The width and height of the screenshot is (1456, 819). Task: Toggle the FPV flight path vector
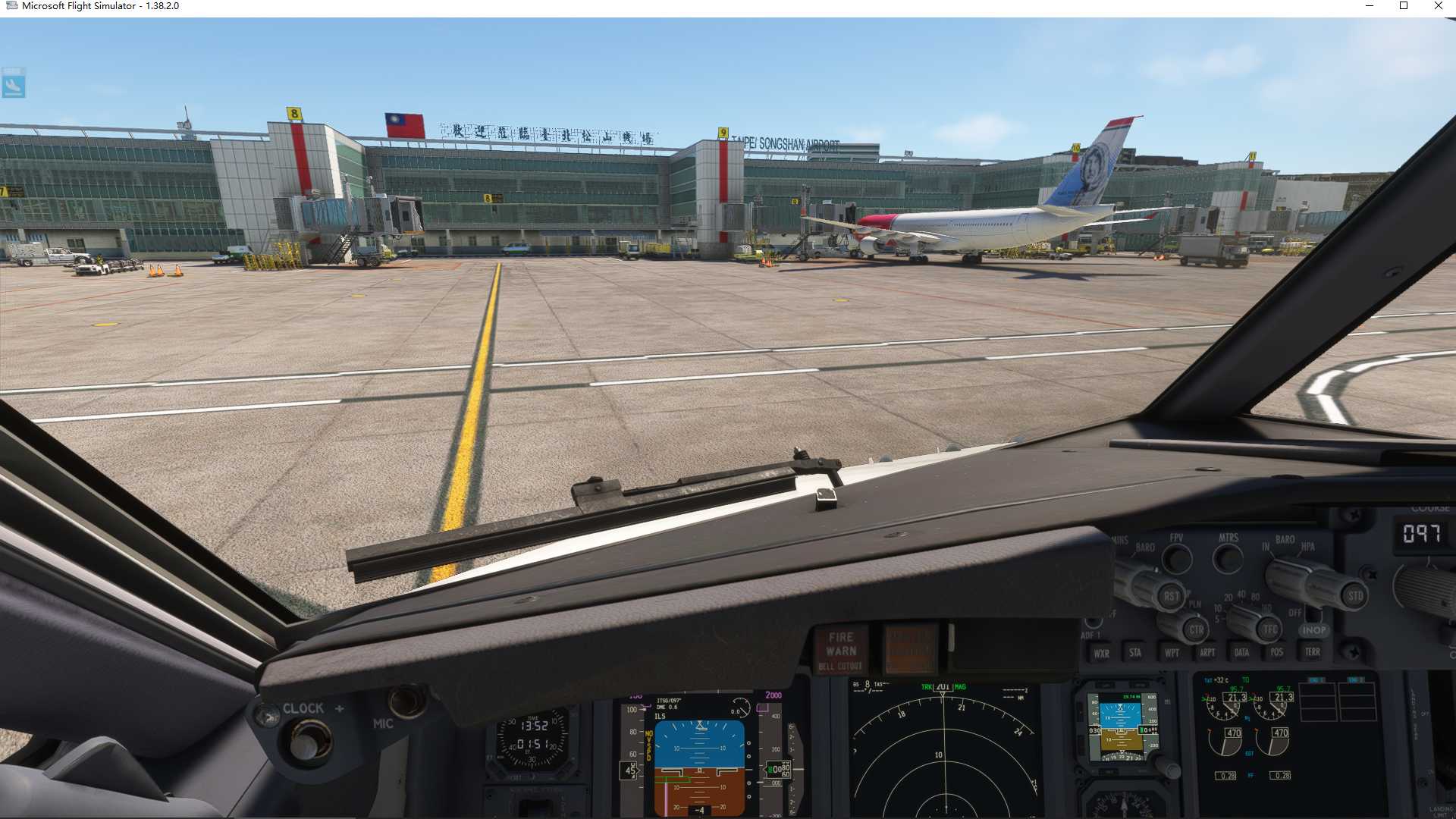point(1177,560)
